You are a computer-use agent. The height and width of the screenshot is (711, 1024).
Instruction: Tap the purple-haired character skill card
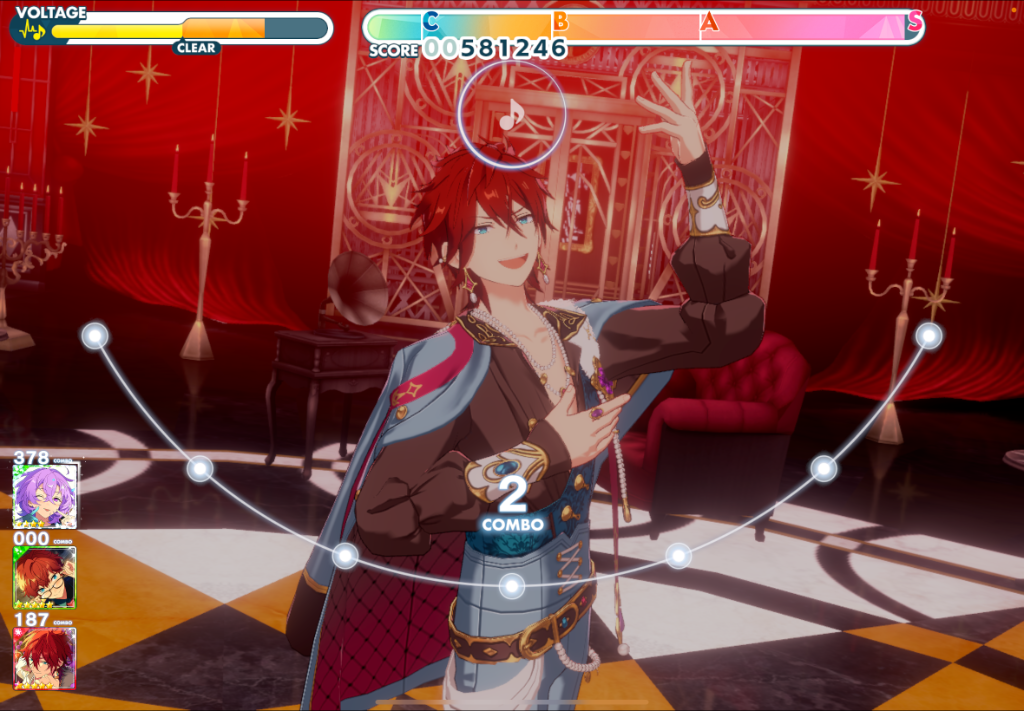tap(45, 495)
